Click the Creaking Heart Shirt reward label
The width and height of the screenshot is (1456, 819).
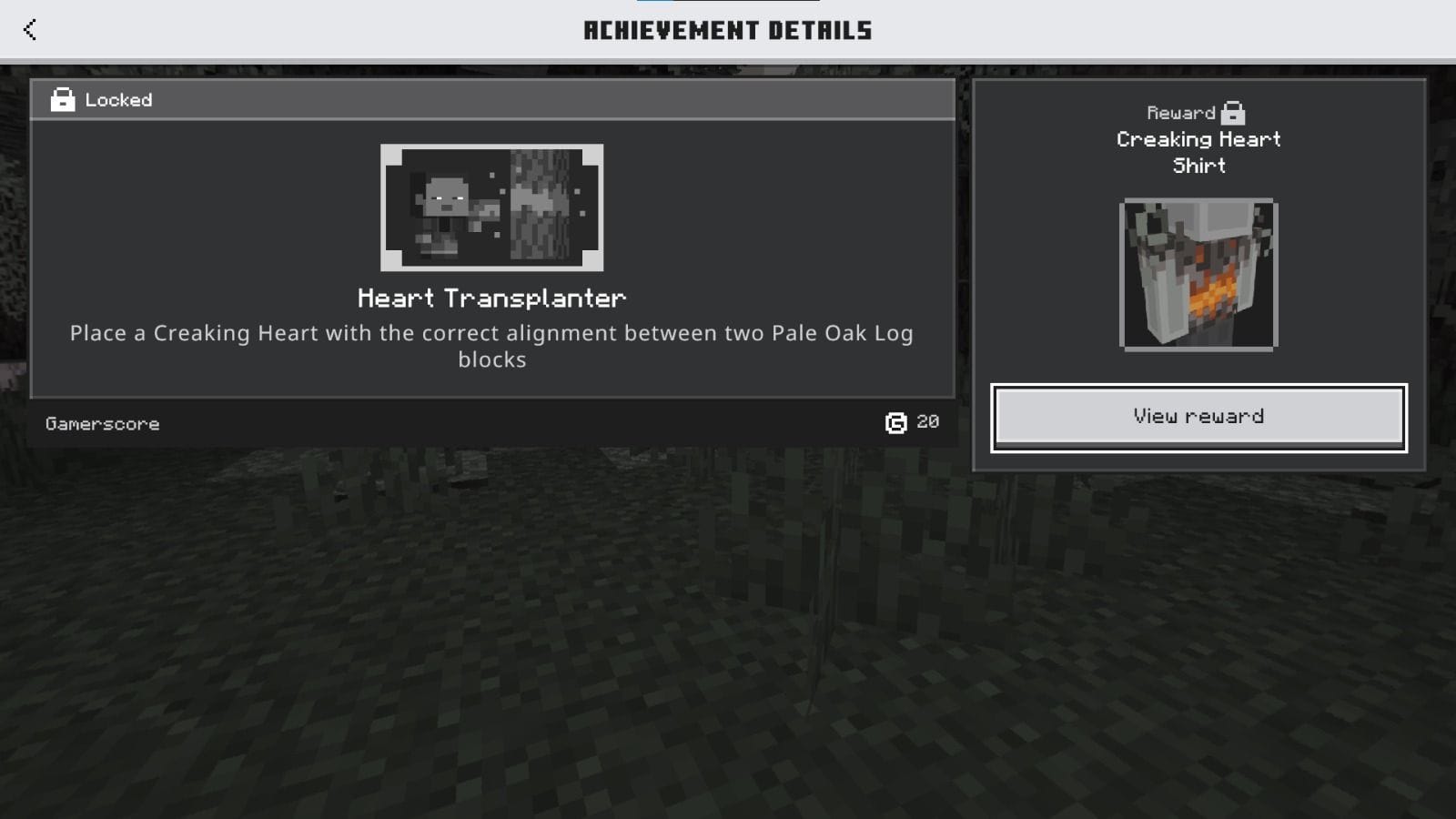tap(1198, 152)
